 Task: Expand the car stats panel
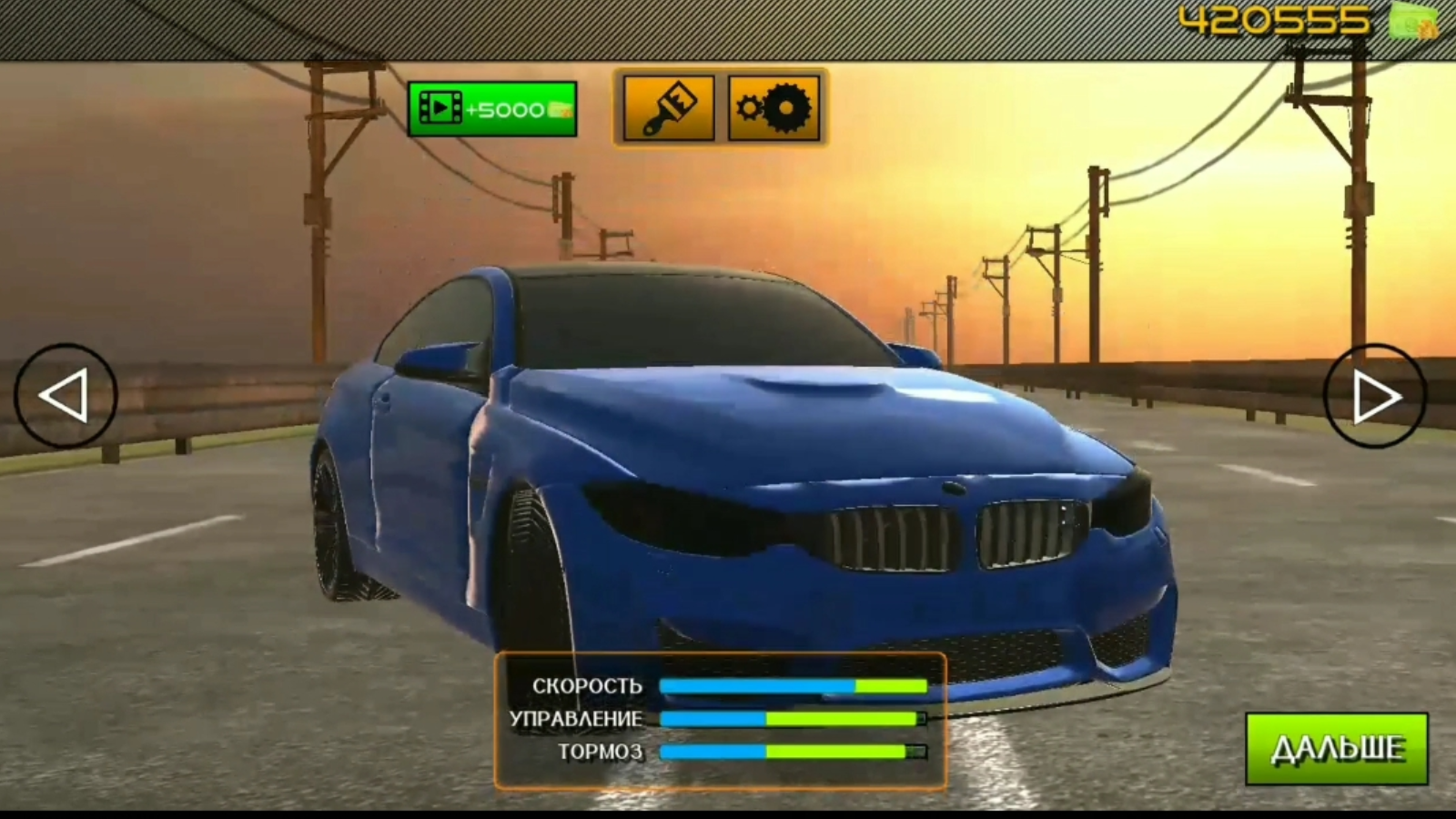pos(719,717)
